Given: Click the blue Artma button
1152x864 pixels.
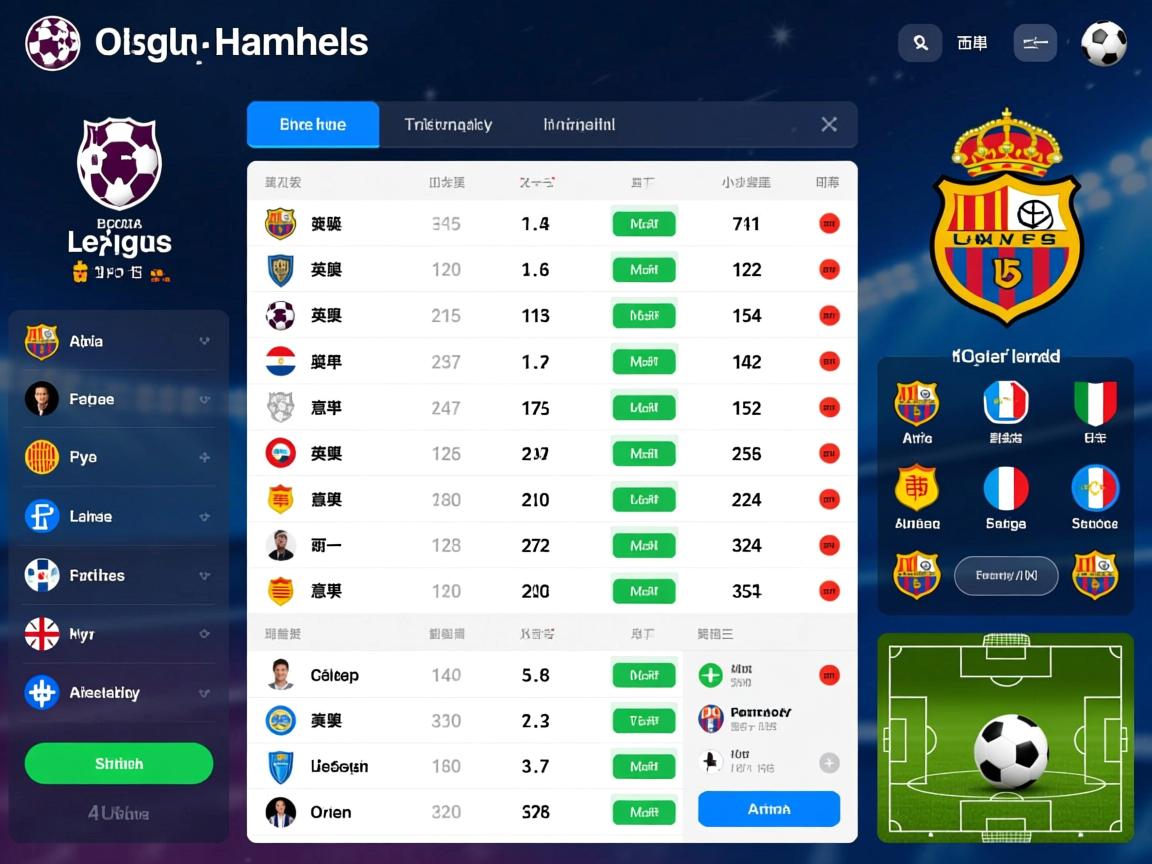Looking at the screenshot, I should (x=768, y=809).
